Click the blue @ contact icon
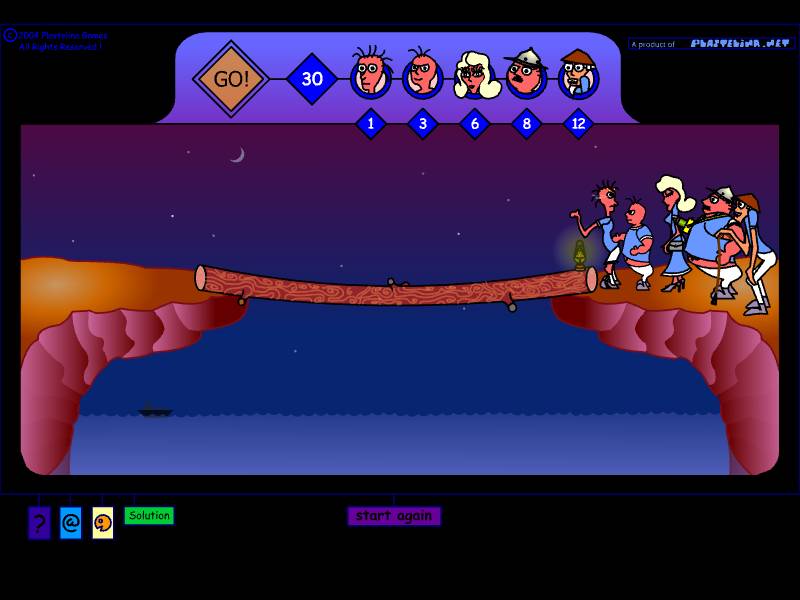Image resolution: width=800 pixels, height=600 pixels. click(x=70, y=522)
